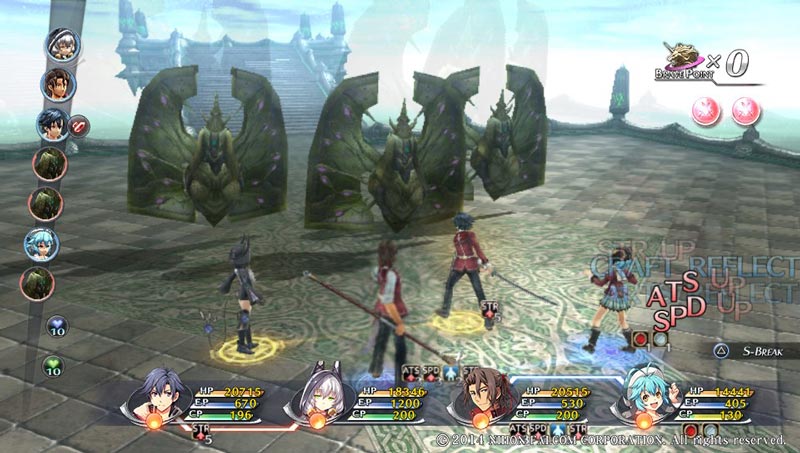The image size is (800, 453).
Task: Click the red turn bonus icon
Action: click(x=77, y=125)
